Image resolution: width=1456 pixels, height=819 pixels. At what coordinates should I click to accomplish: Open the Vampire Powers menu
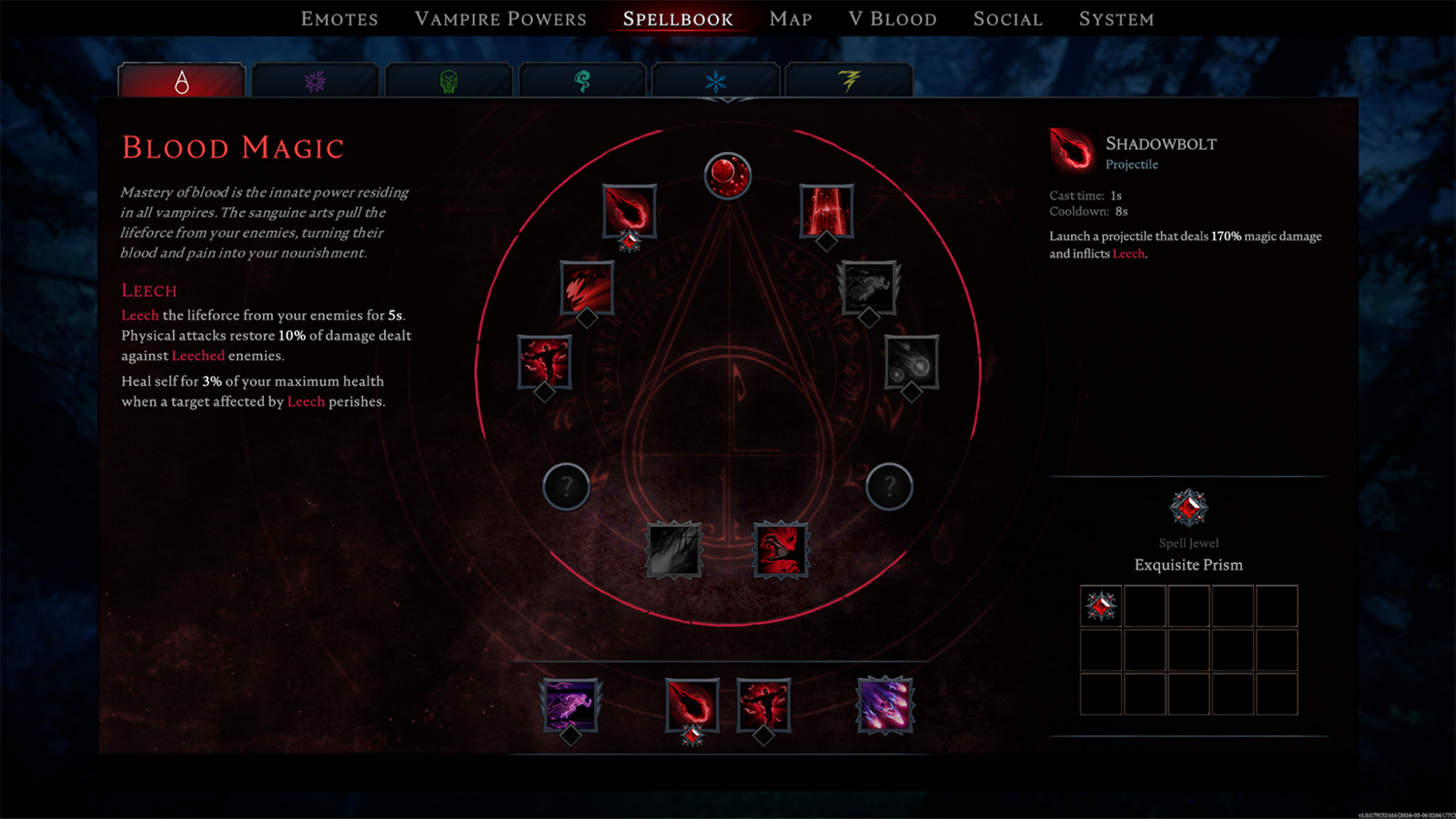point(500,19)
